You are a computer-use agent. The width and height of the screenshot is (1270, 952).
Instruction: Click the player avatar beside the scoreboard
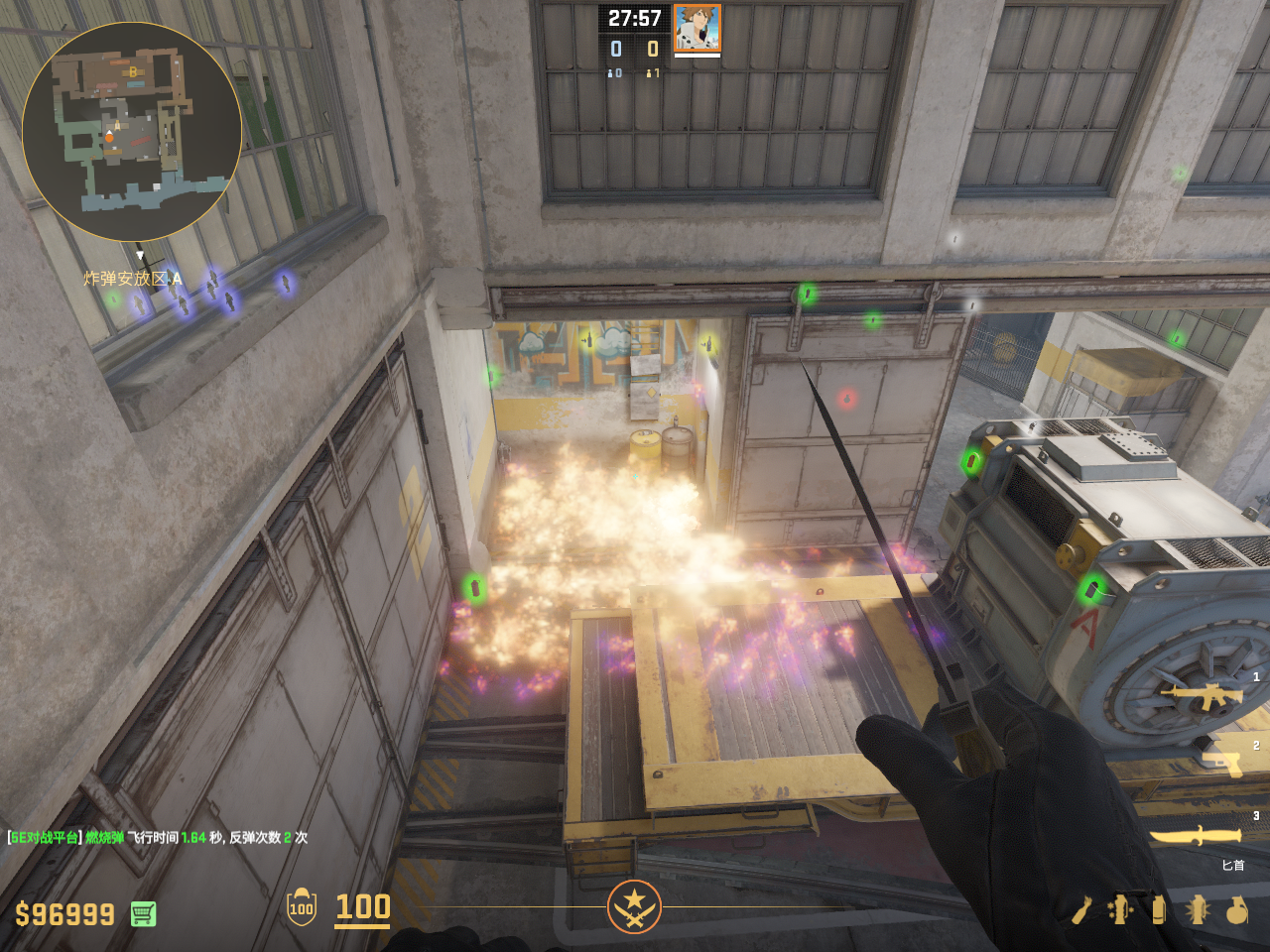coord(697,28)
